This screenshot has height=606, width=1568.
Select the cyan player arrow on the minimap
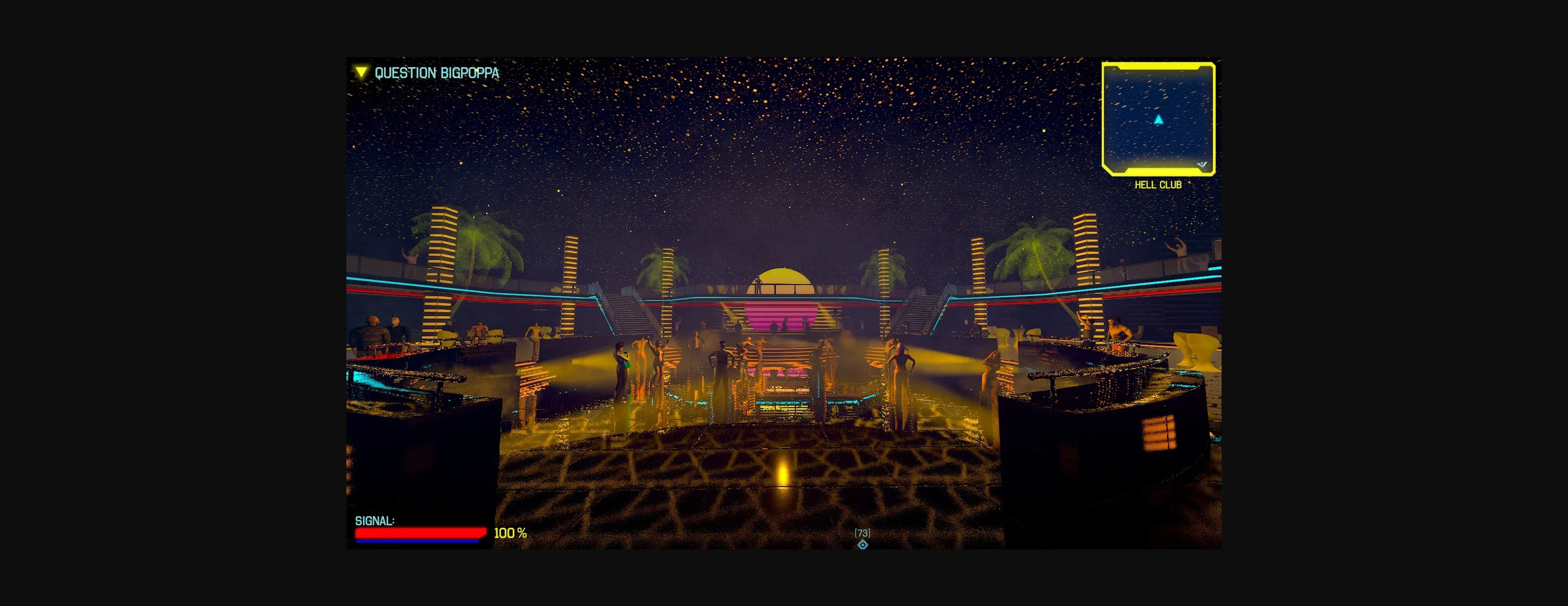[x=1159, y=120]
